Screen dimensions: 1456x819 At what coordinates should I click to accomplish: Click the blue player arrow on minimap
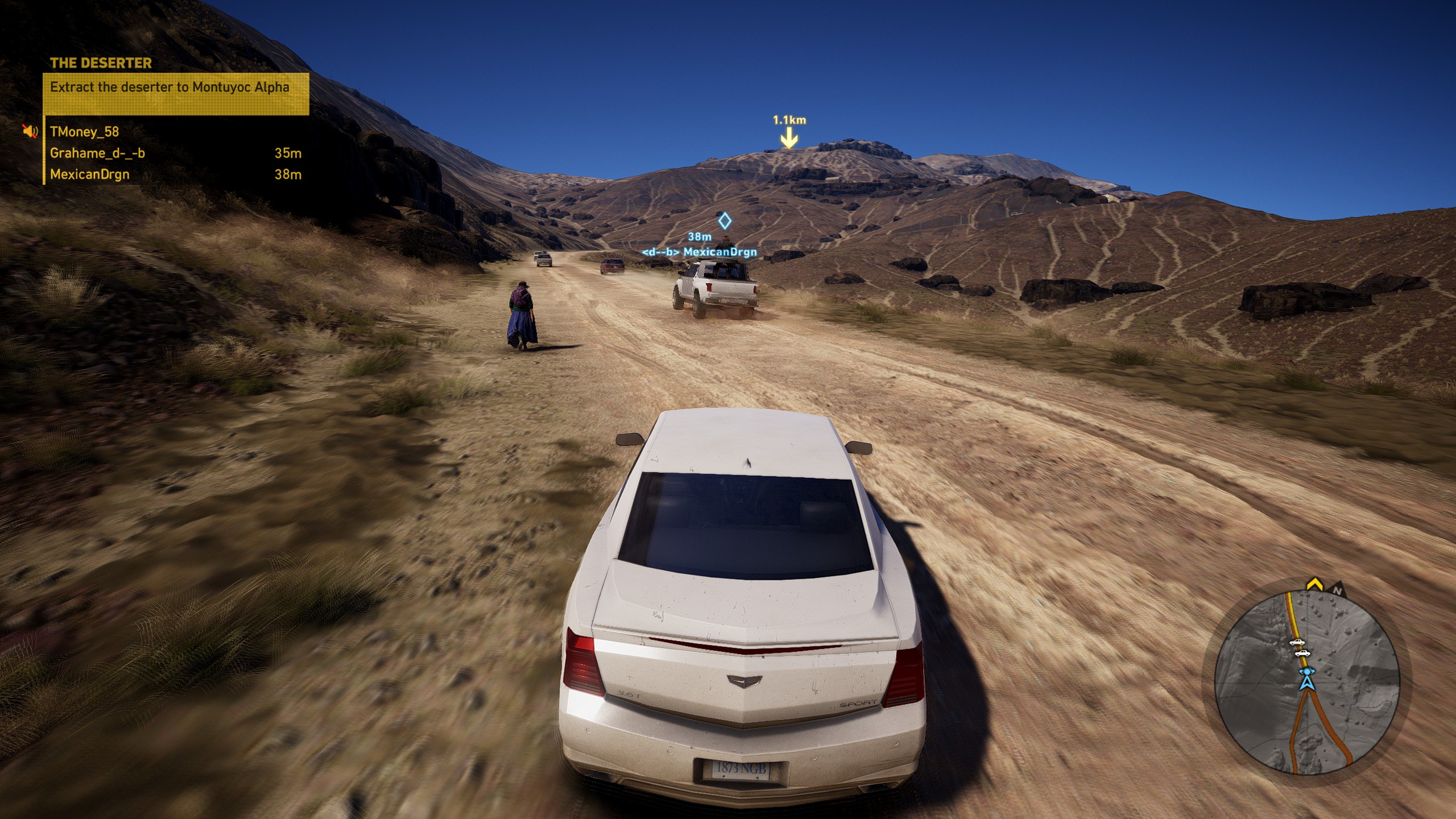pos(1306,681)
